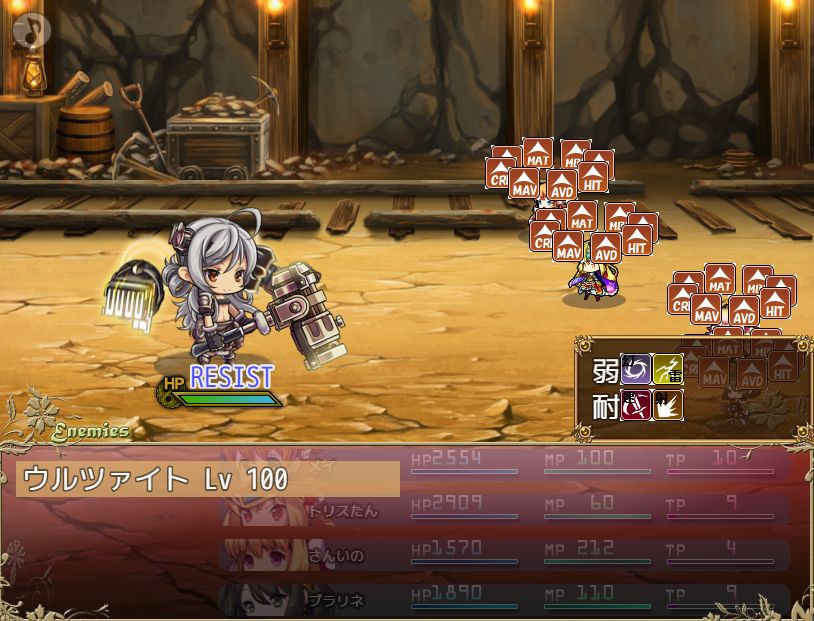Toggle the music note button
The image size is (814, 621).
coord(31,30)
